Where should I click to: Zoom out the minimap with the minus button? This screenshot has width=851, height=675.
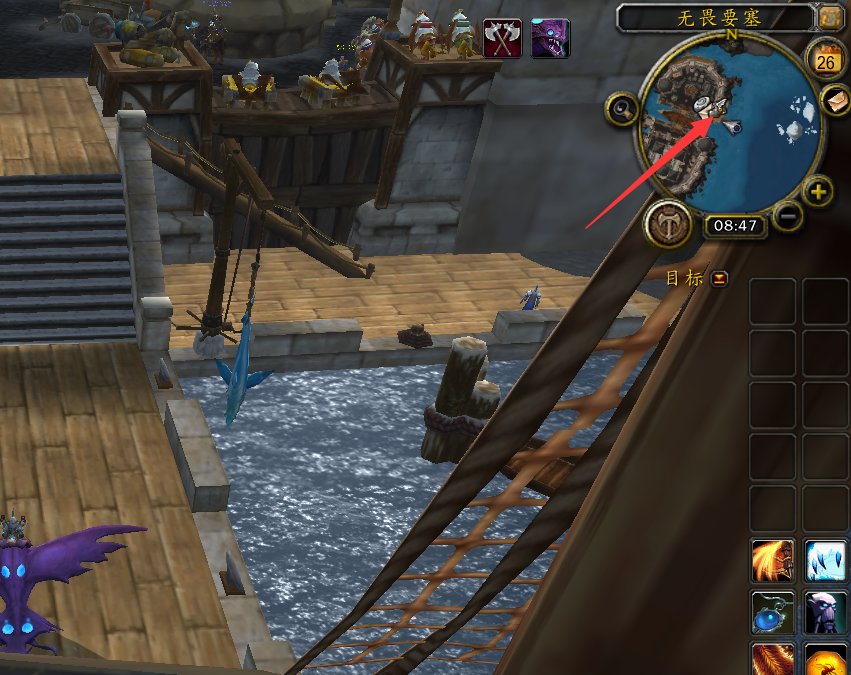point(787,215)
